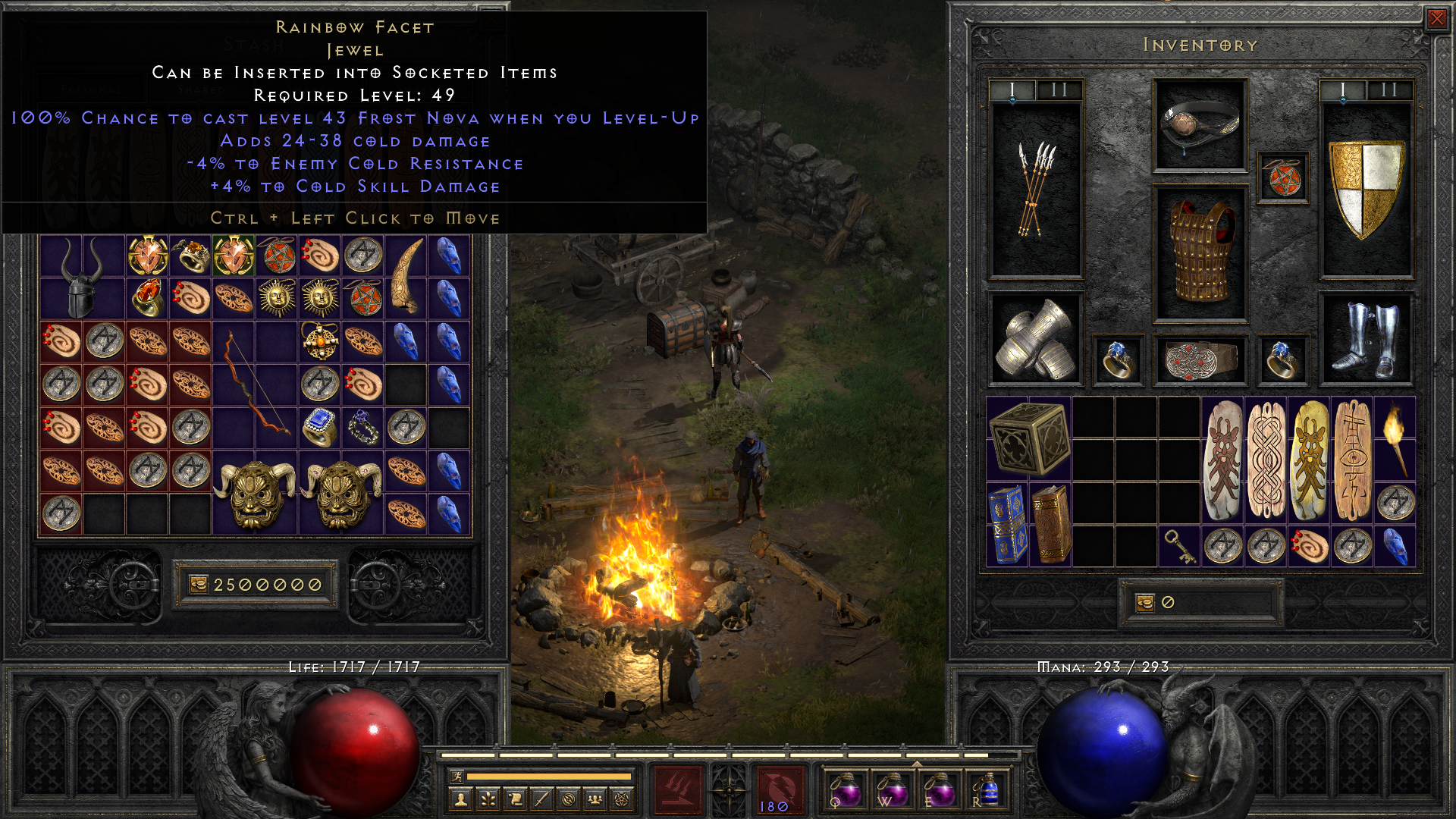Viewport: 1456px width, 819px height.
Task: Open the character screen from the toolbar
Action: pos(460,798)
